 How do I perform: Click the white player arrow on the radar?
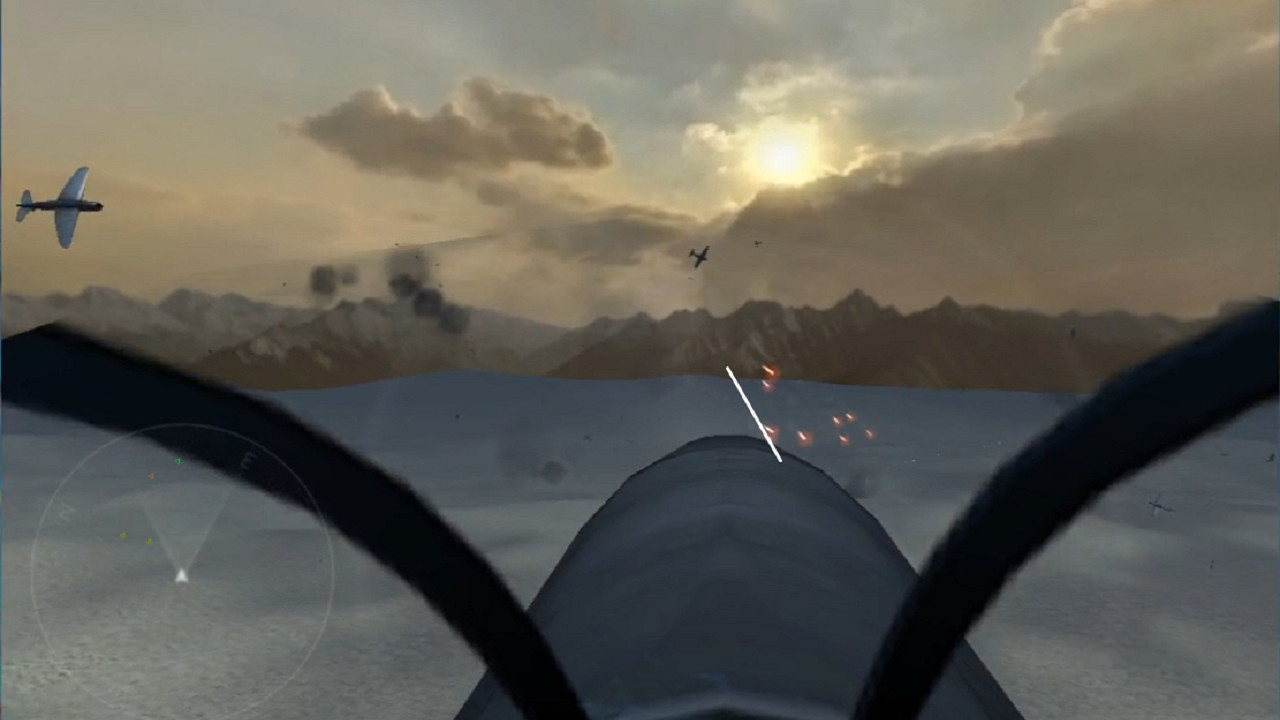[x=182, y=575]
